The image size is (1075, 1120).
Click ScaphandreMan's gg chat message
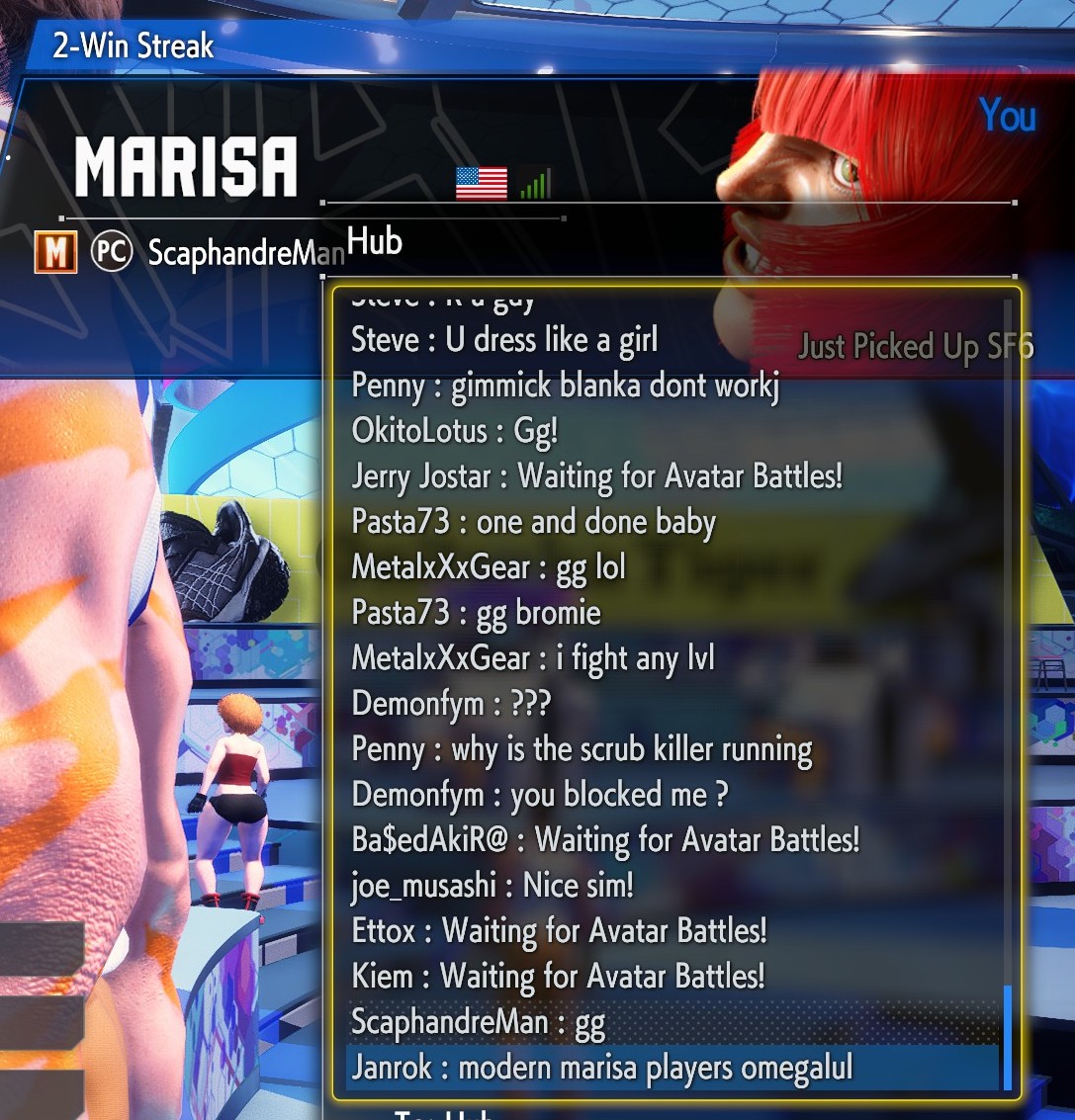478,1023
